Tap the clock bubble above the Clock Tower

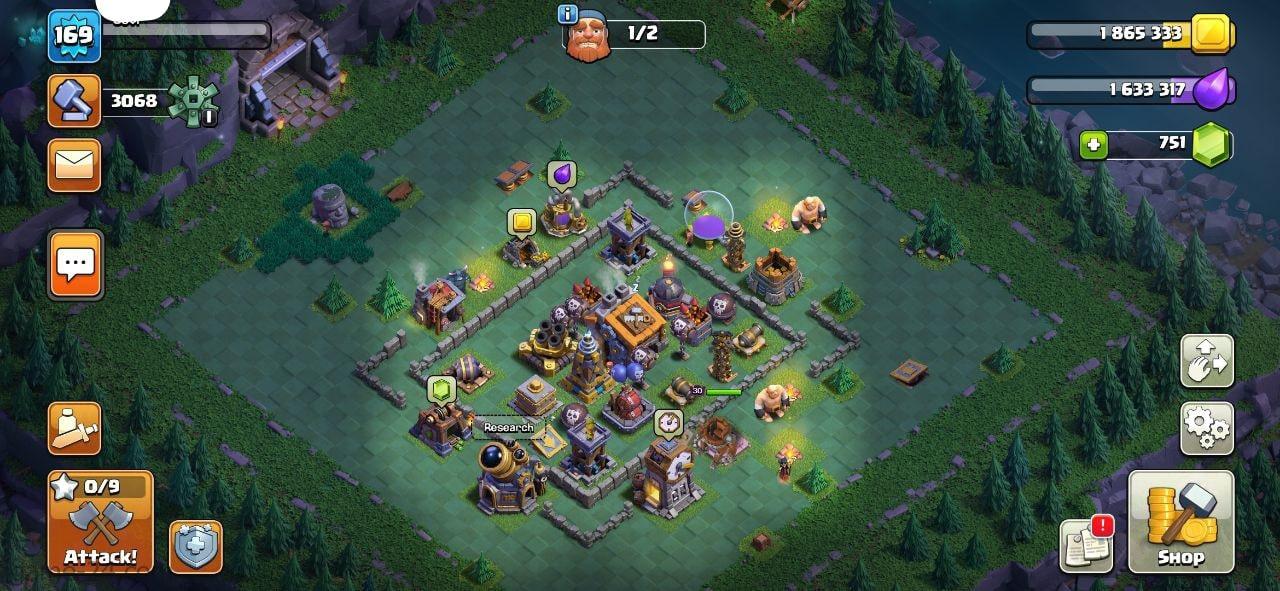(668, 422)
